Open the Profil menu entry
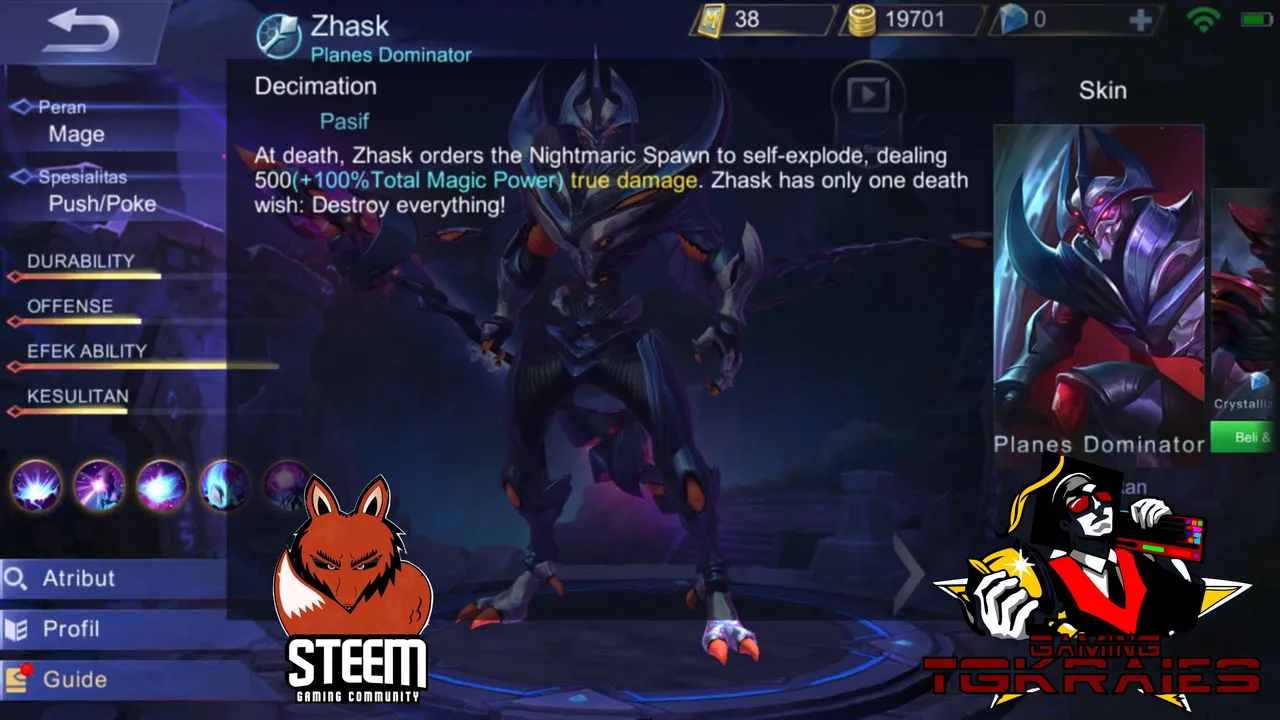 [x=70, y=629]
